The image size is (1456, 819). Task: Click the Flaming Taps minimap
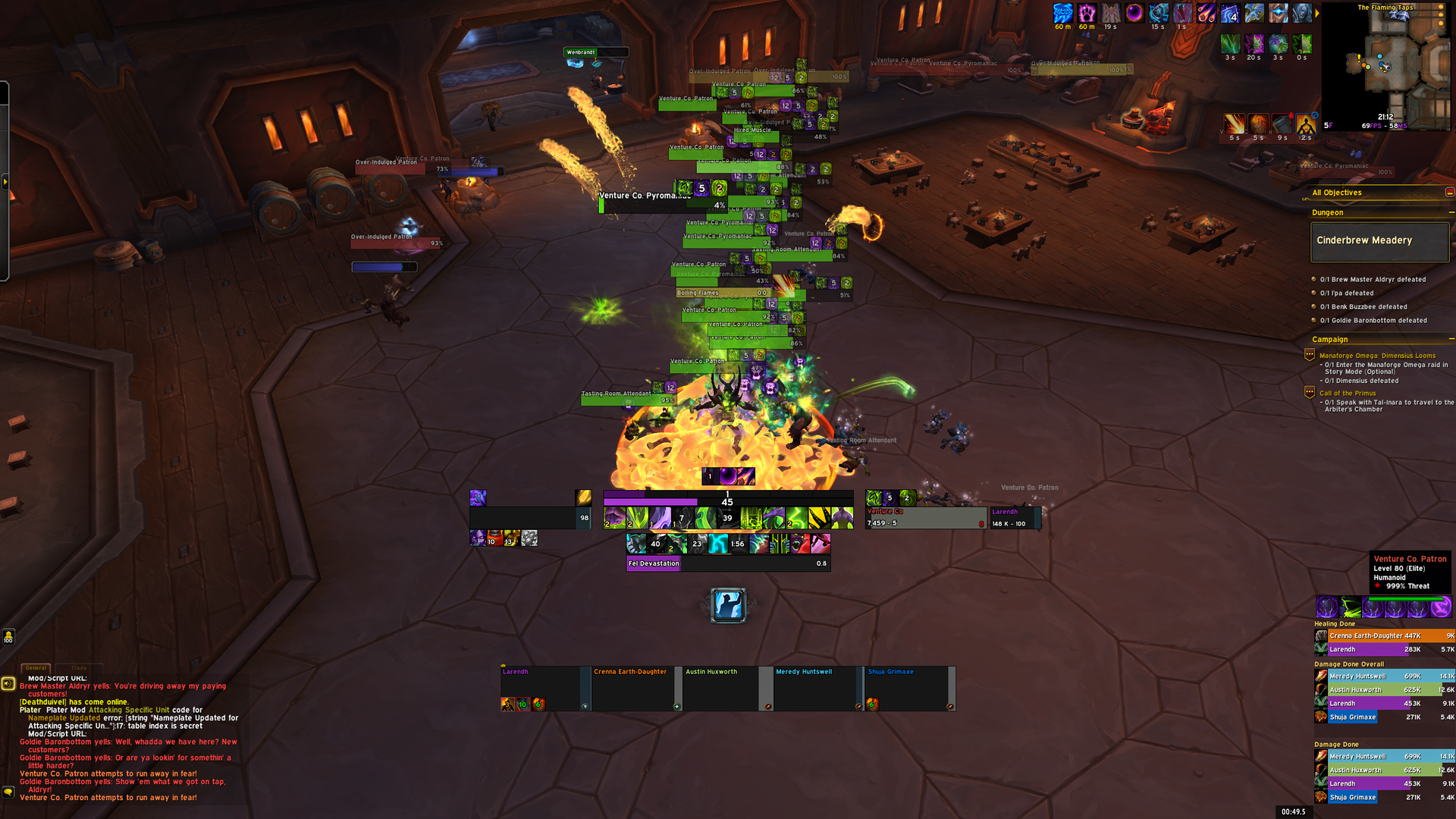coord(1386,68)
